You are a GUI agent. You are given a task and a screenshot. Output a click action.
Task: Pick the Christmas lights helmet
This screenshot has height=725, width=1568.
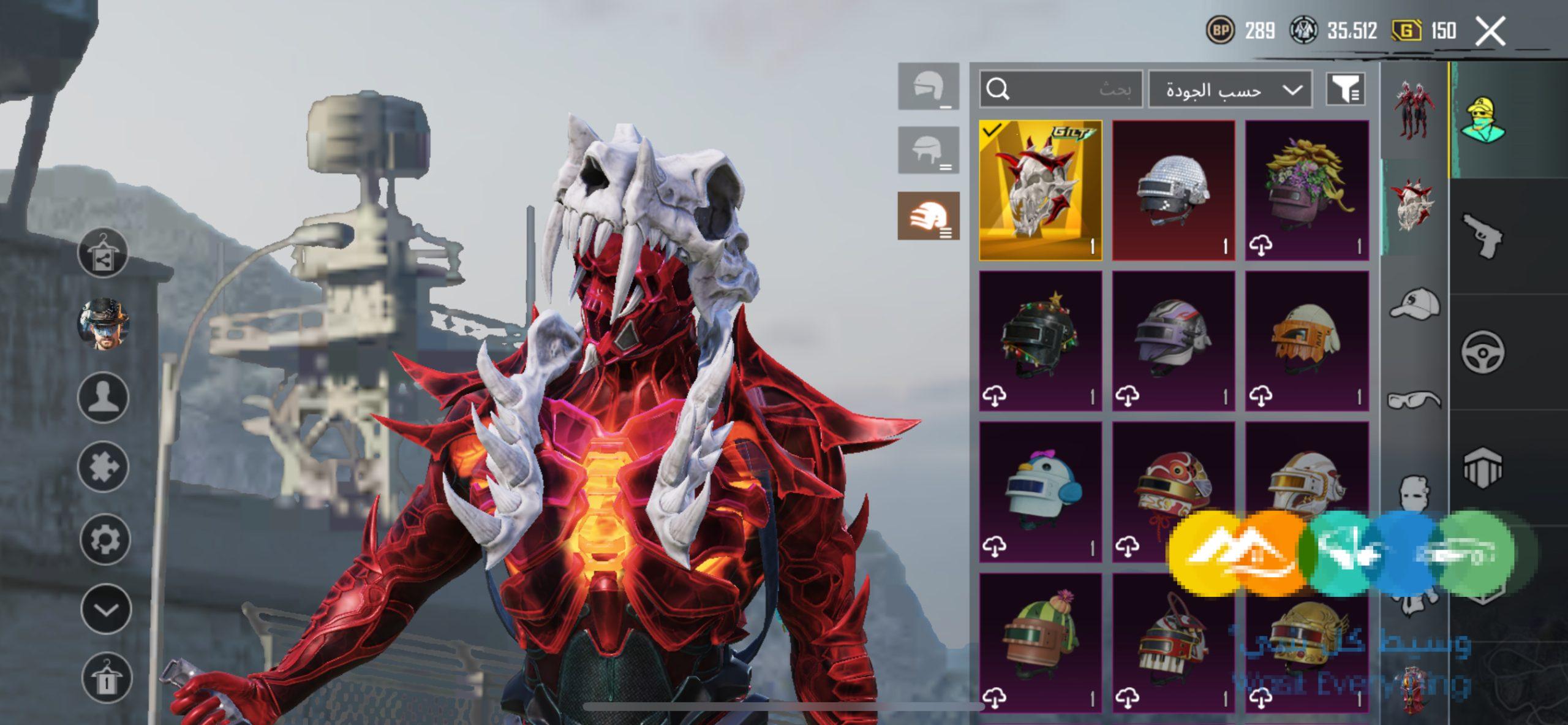(1040, 341)
